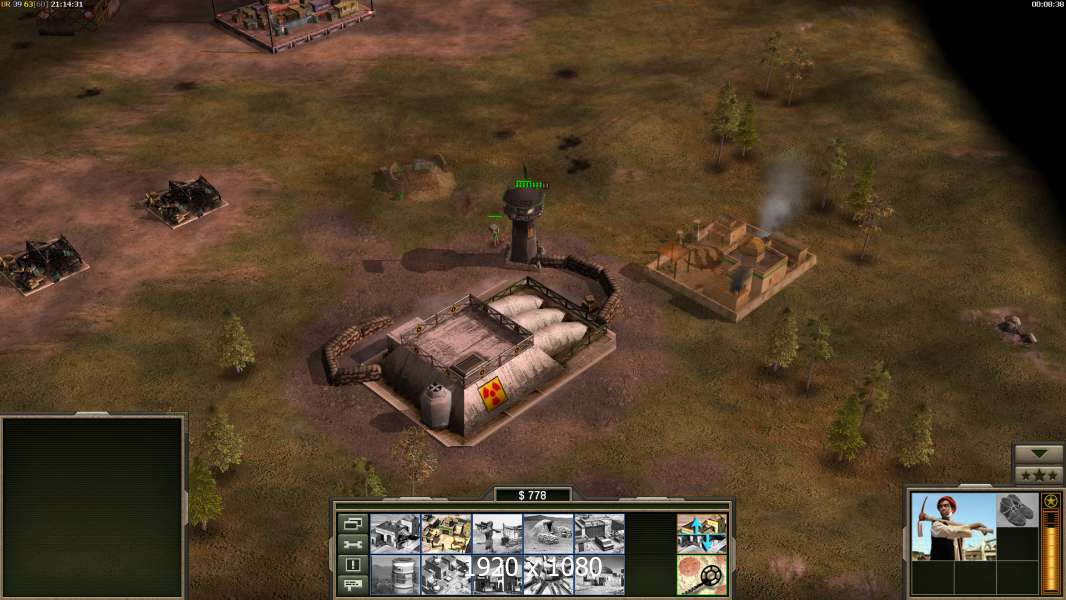Select the soldier-with-launcher defense build icon
The width and height of the screenshot is (1066, 600).
[497, 534]
